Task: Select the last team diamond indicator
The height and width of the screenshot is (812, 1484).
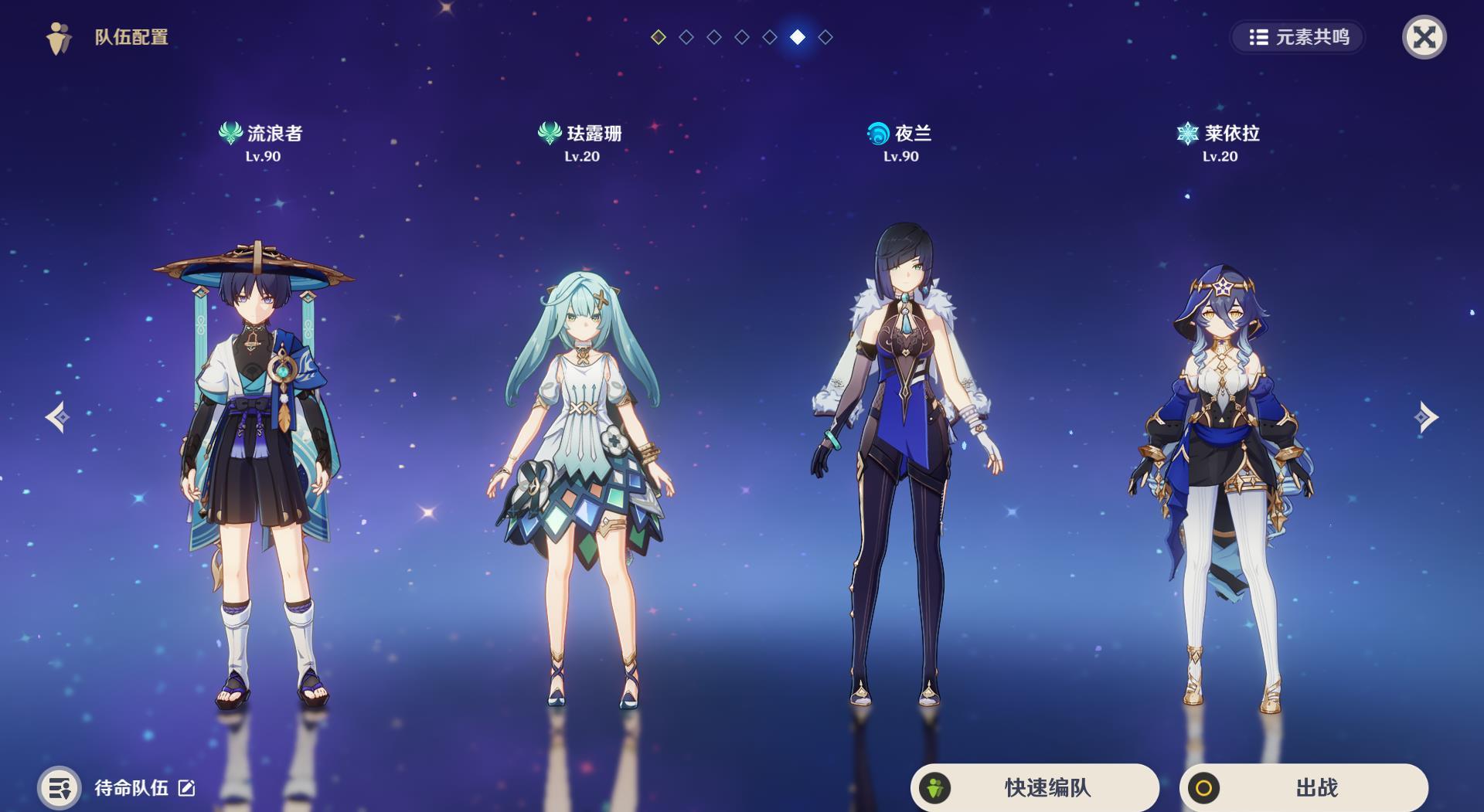Action: tap(826, 35)
